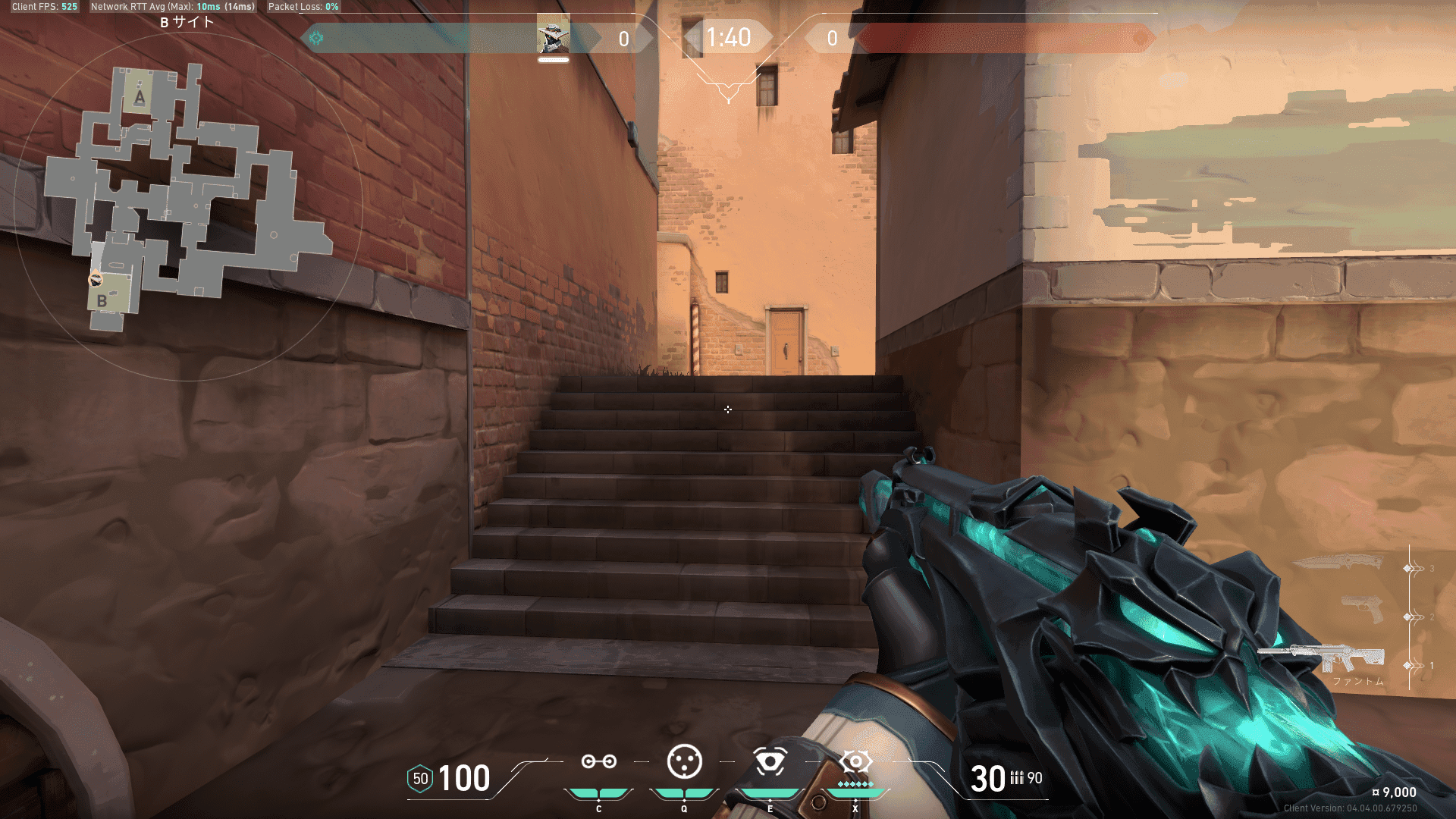Image resolution: width=1456 pixels, height=819 pixels.
Task: Activate the Q ability with the dotted circle
Action: 684,761
